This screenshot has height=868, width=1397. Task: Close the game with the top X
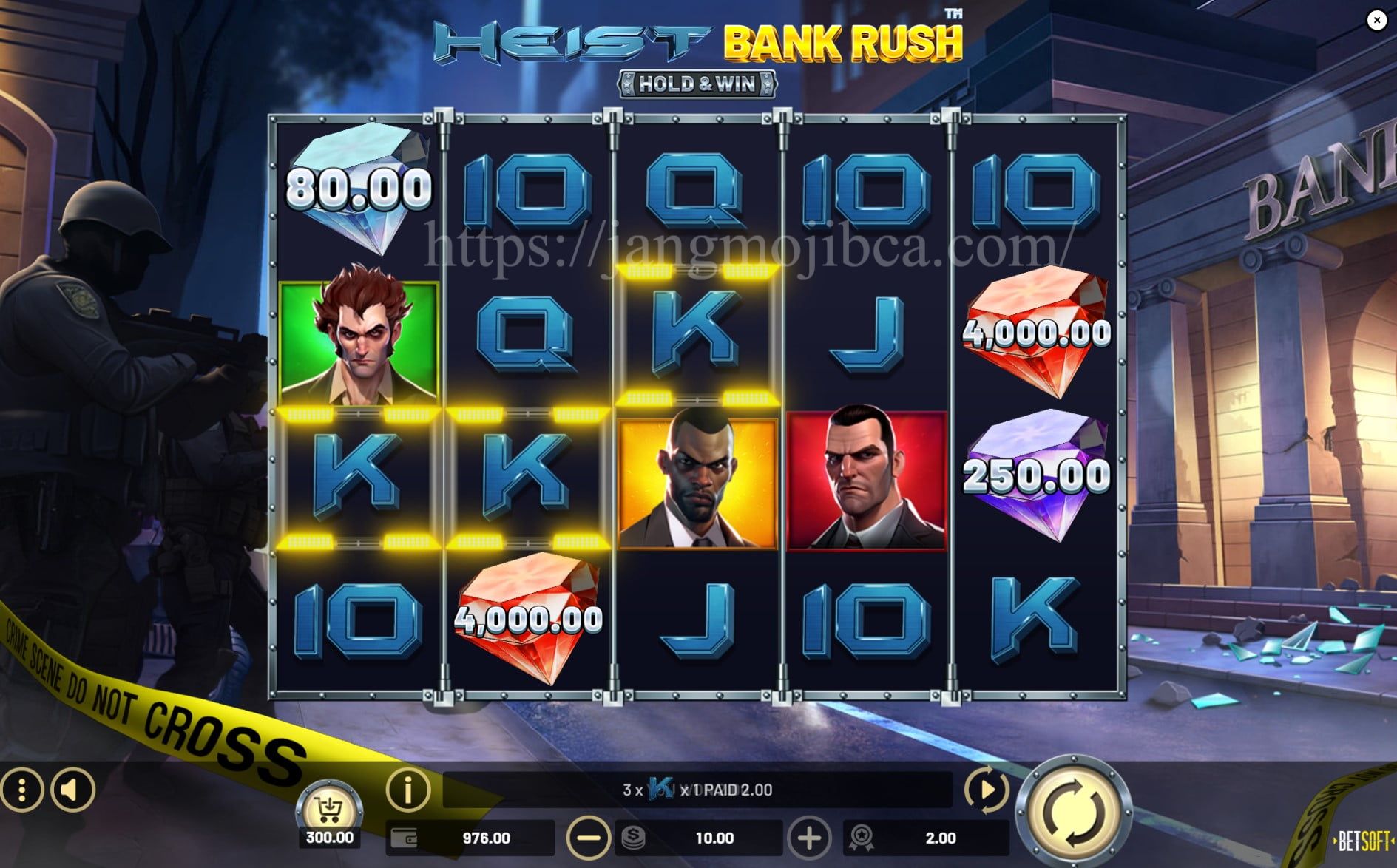1376,20
